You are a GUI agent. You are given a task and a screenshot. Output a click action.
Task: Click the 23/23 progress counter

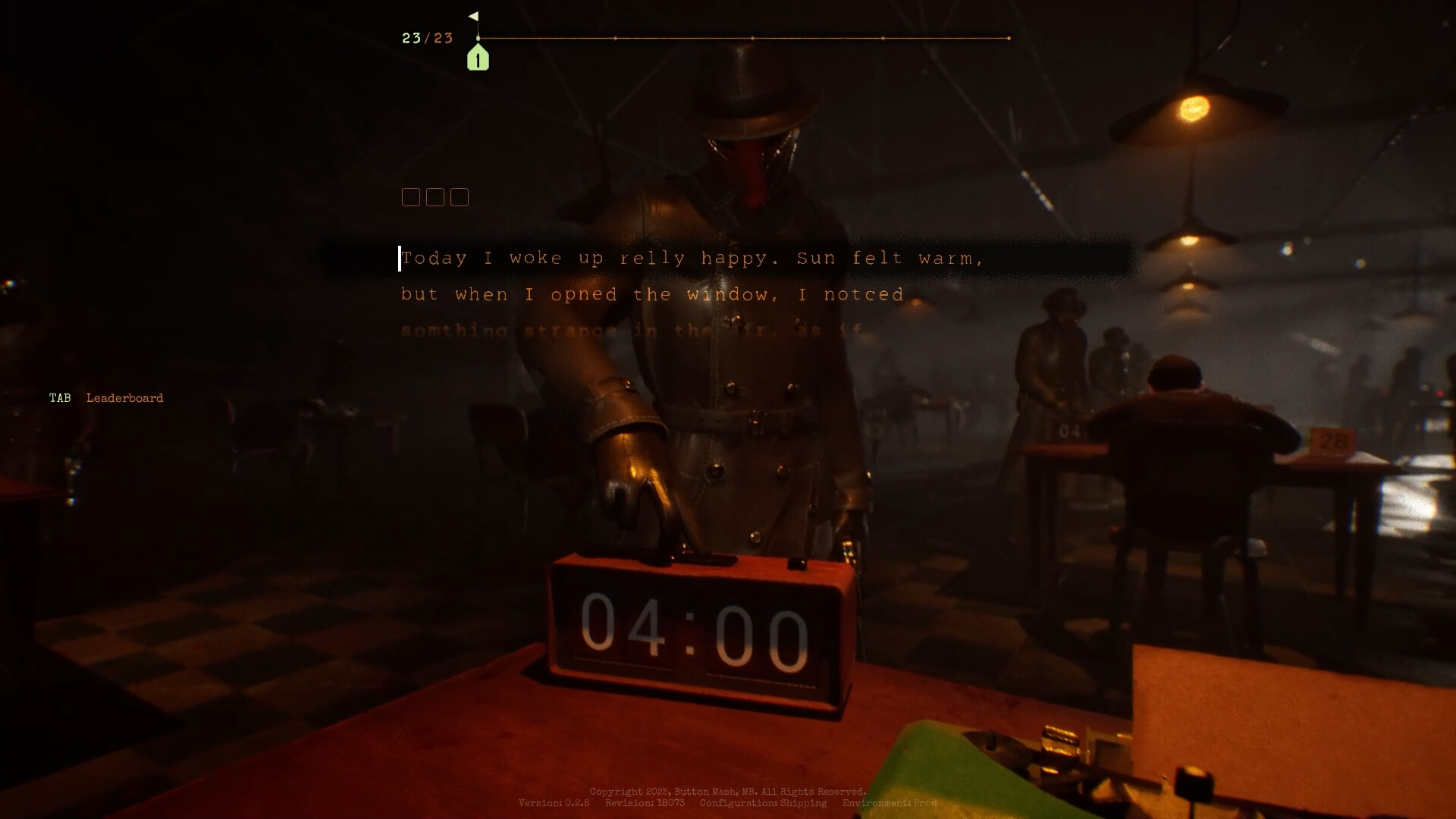point(427,38)
